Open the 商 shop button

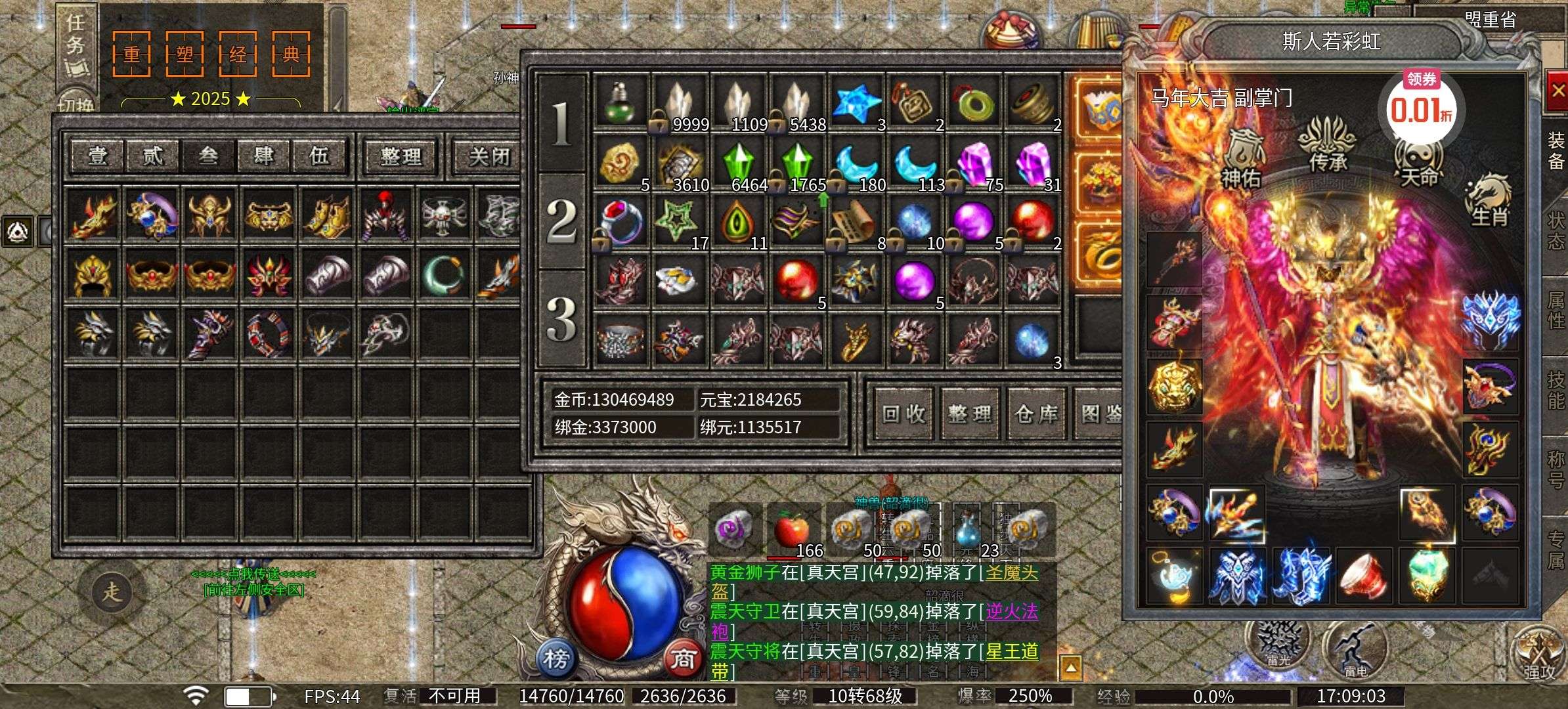(x=682, y=658)
